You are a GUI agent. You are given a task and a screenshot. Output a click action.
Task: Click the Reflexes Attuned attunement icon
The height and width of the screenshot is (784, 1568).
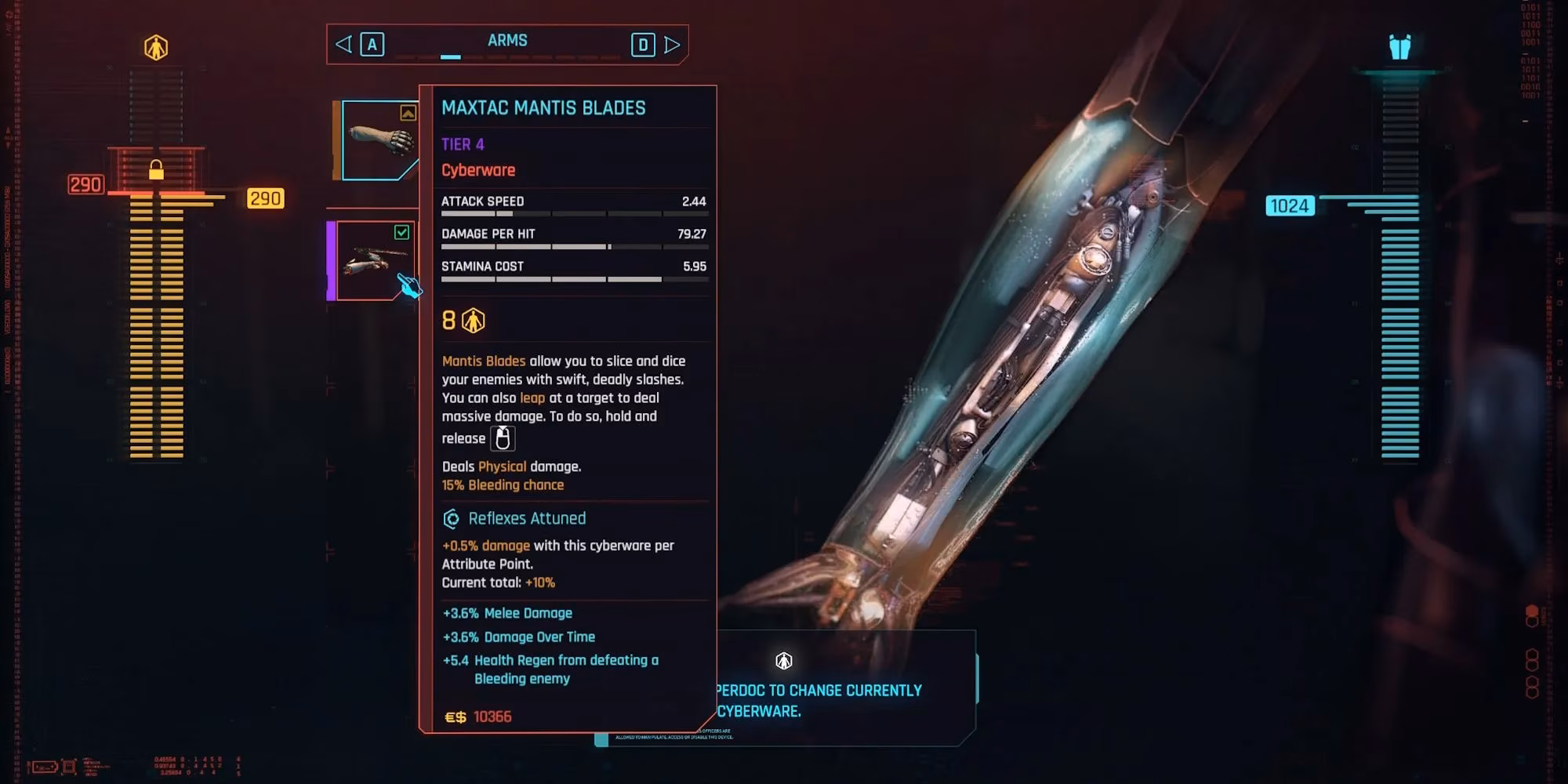(451, 518)
